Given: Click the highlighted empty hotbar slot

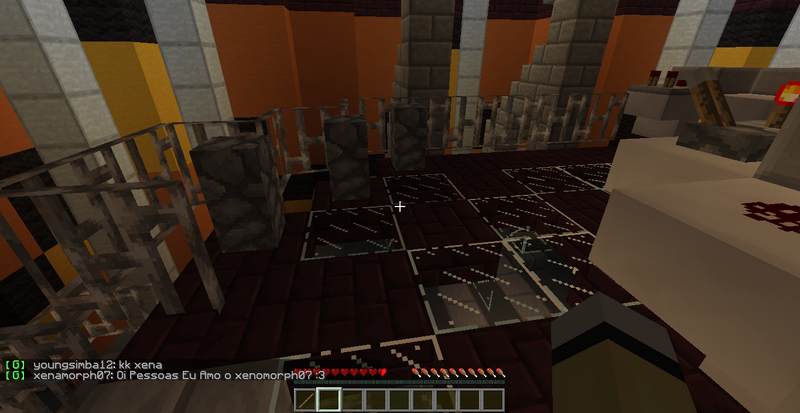Looking at the screenshot, I should 329,400.
